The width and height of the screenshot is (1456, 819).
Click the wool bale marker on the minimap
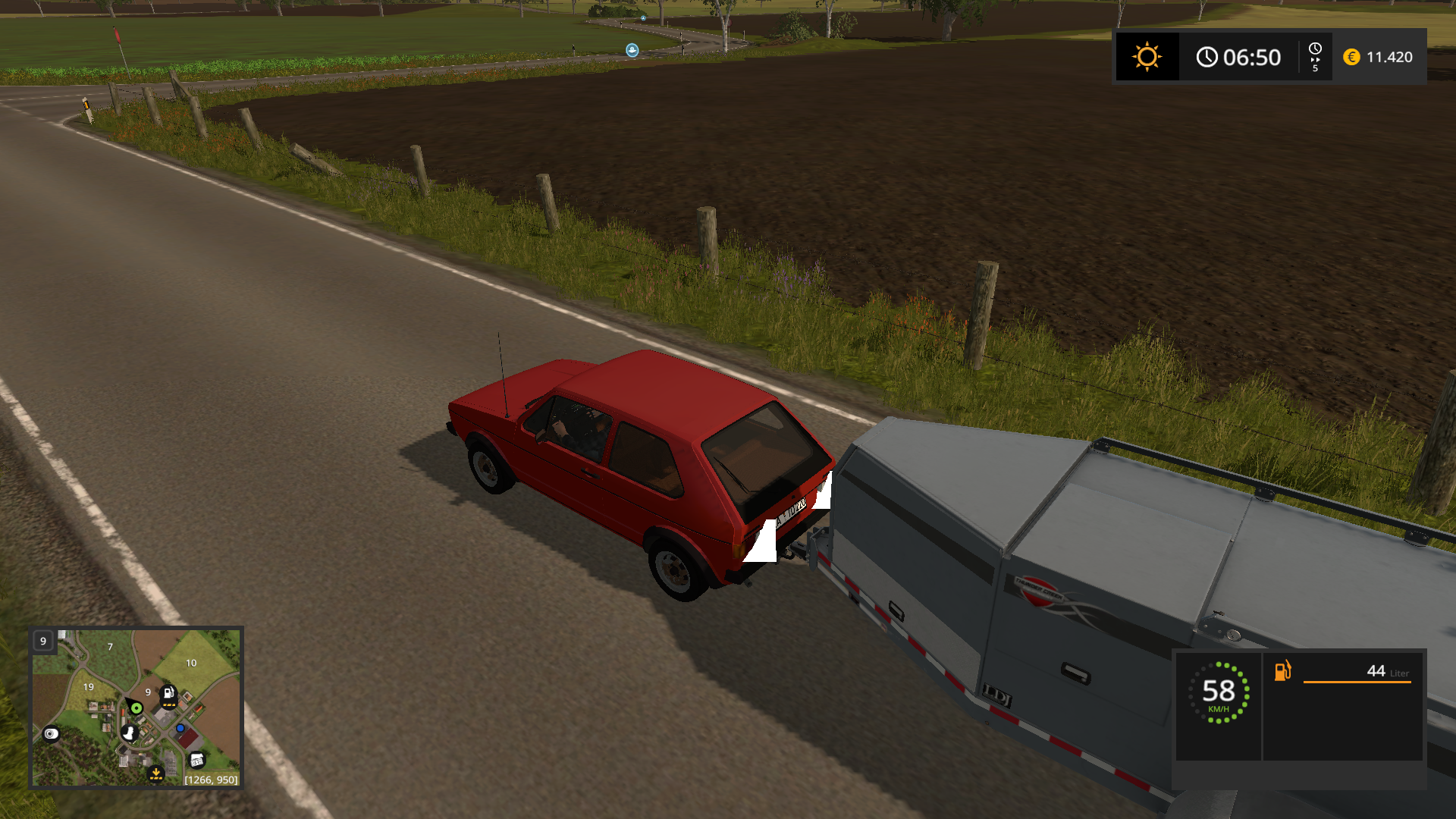click(51, 733)
